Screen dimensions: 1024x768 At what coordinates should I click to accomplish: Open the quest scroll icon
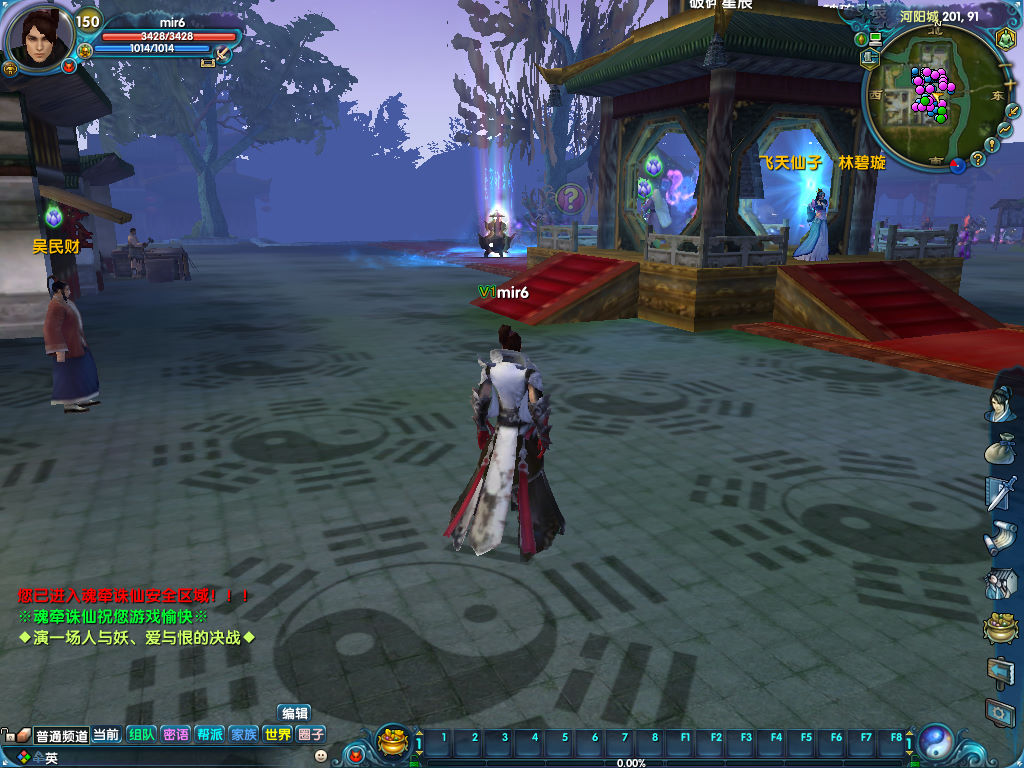[1001, 539]
